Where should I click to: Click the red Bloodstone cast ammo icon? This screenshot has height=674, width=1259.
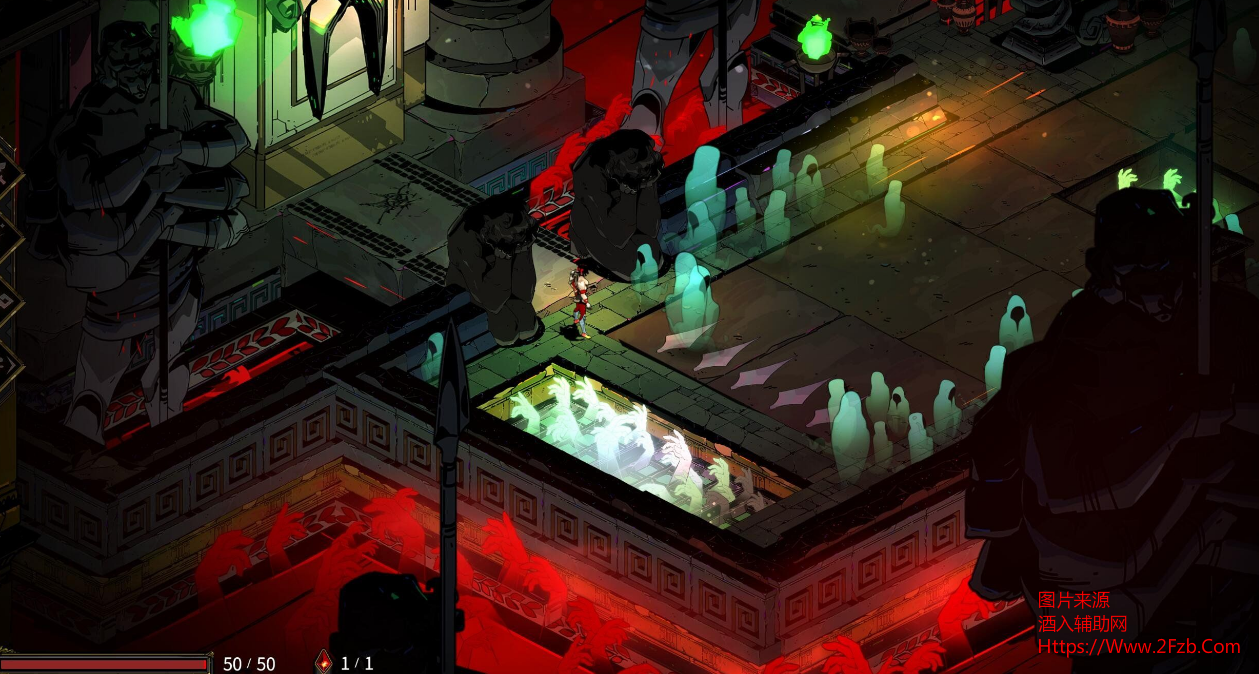[x=324, y=661]
